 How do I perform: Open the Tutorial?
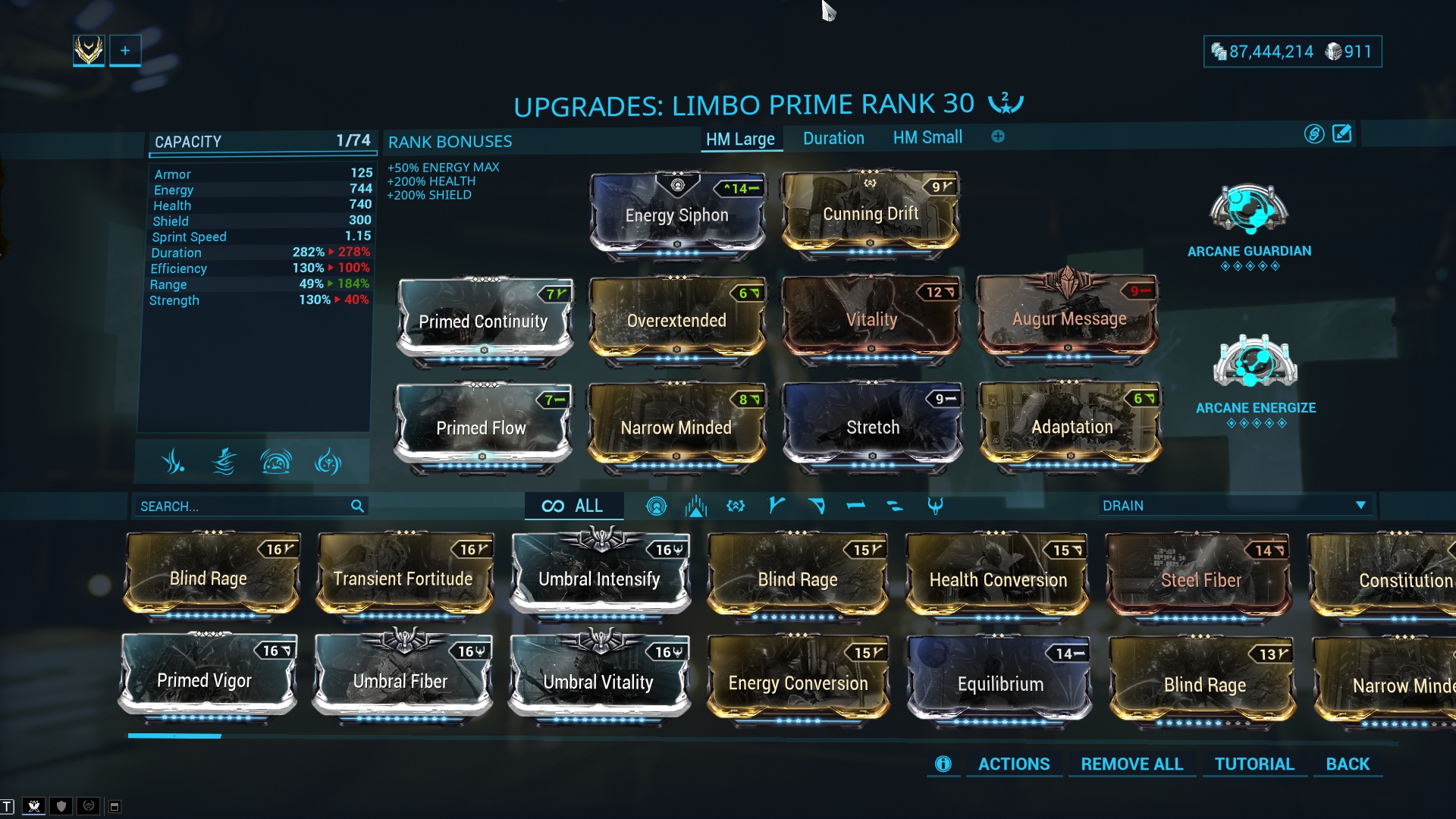[x=1254, y=764]
